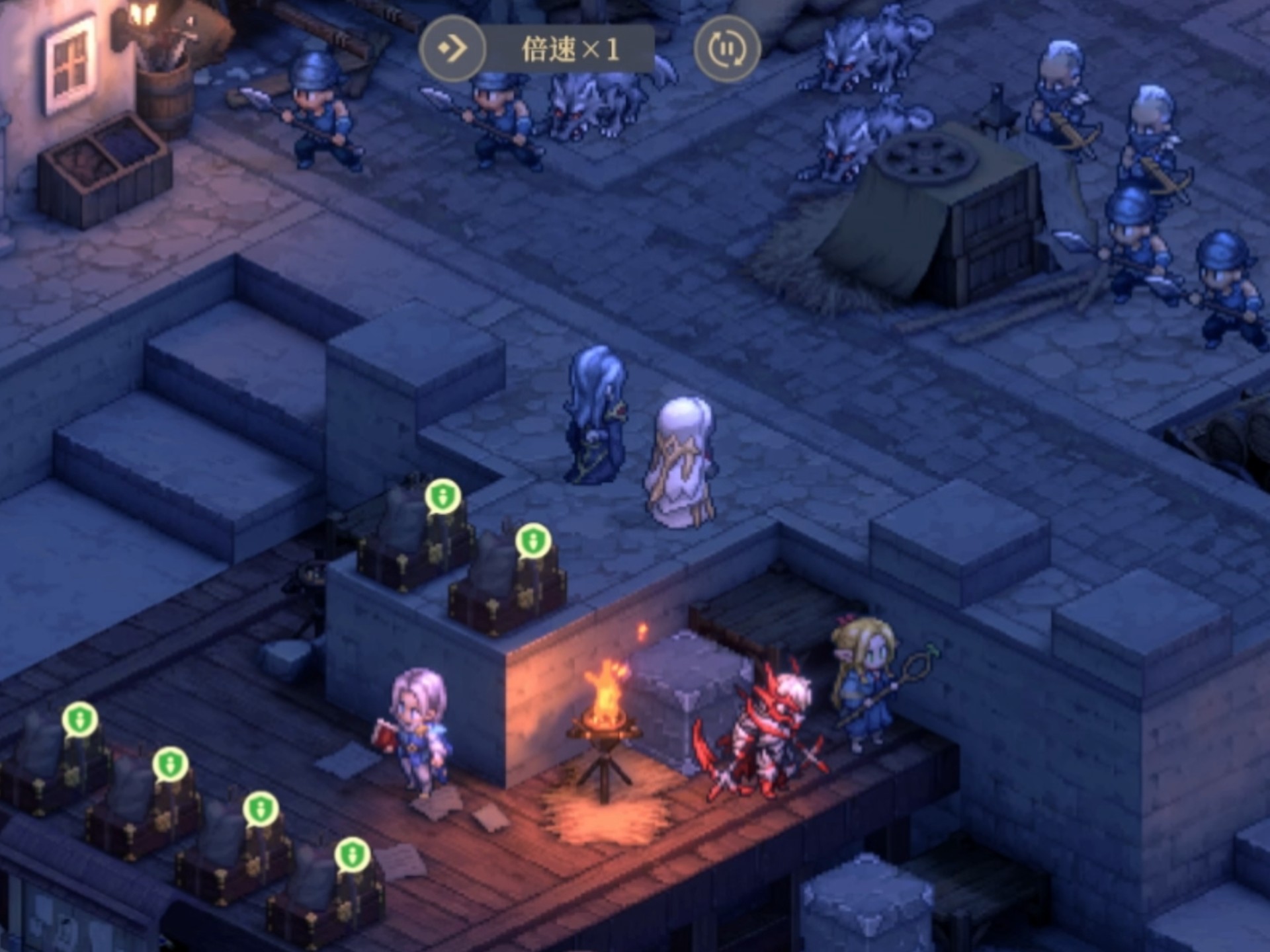Change the 倍速×1 playback speed
Image resolution: width=1270 pixels, height=952 pixels.
(x=570, y=50)
